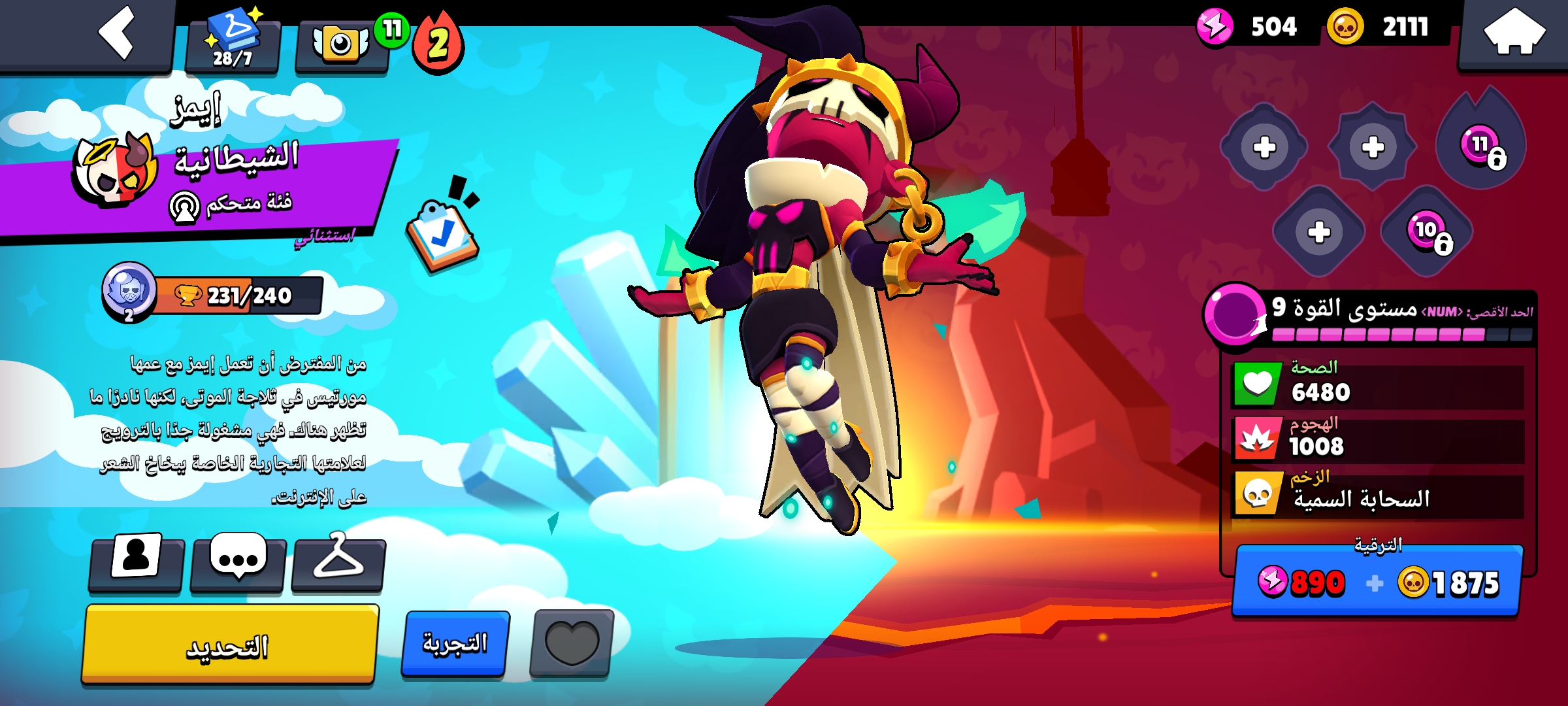Go back with the white arrow button
This screenshot has width=1568, height=706.
pos(115,33)
